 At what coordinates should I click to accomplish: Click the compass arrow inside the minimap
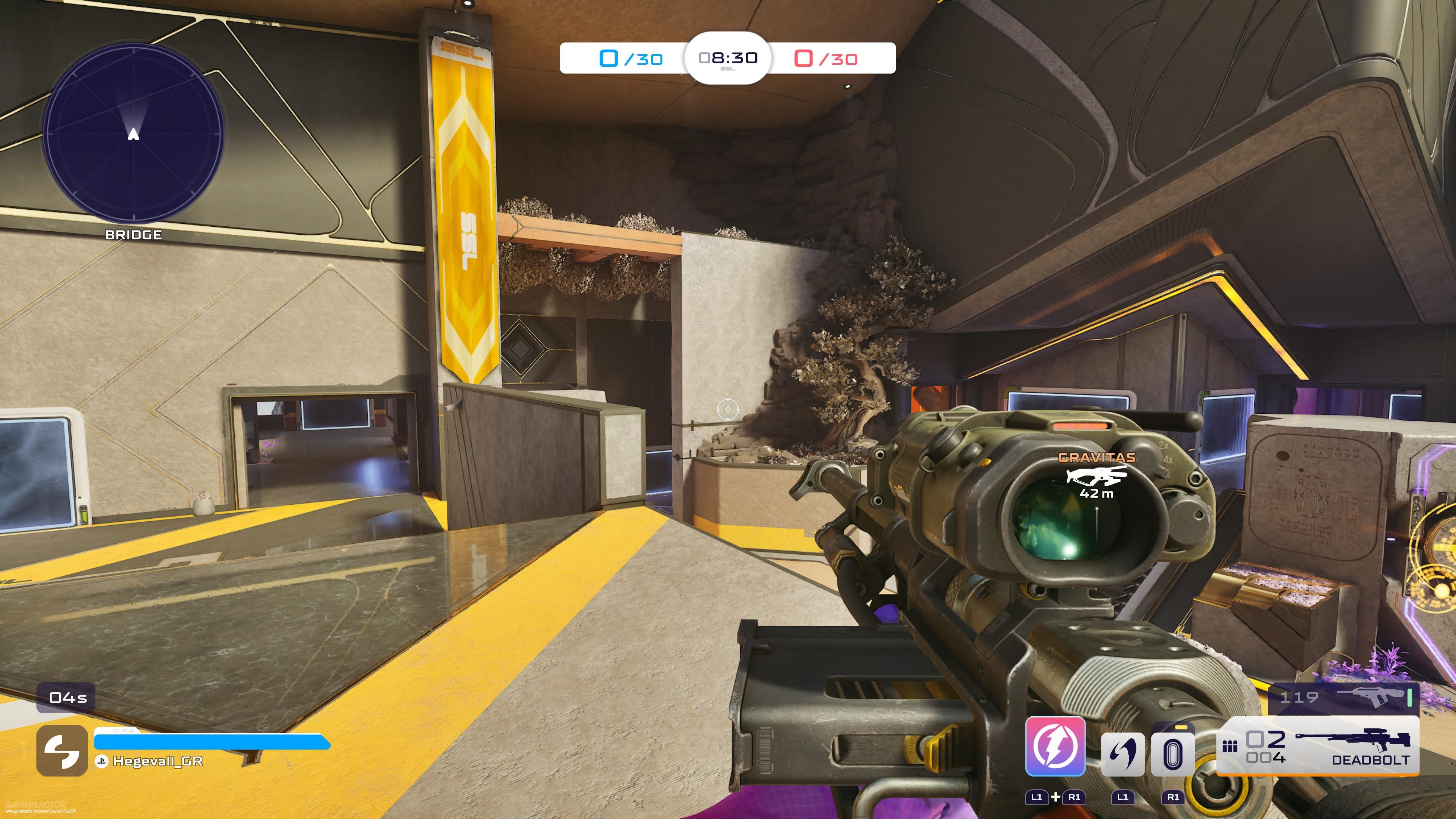click(x=133, y=135)
